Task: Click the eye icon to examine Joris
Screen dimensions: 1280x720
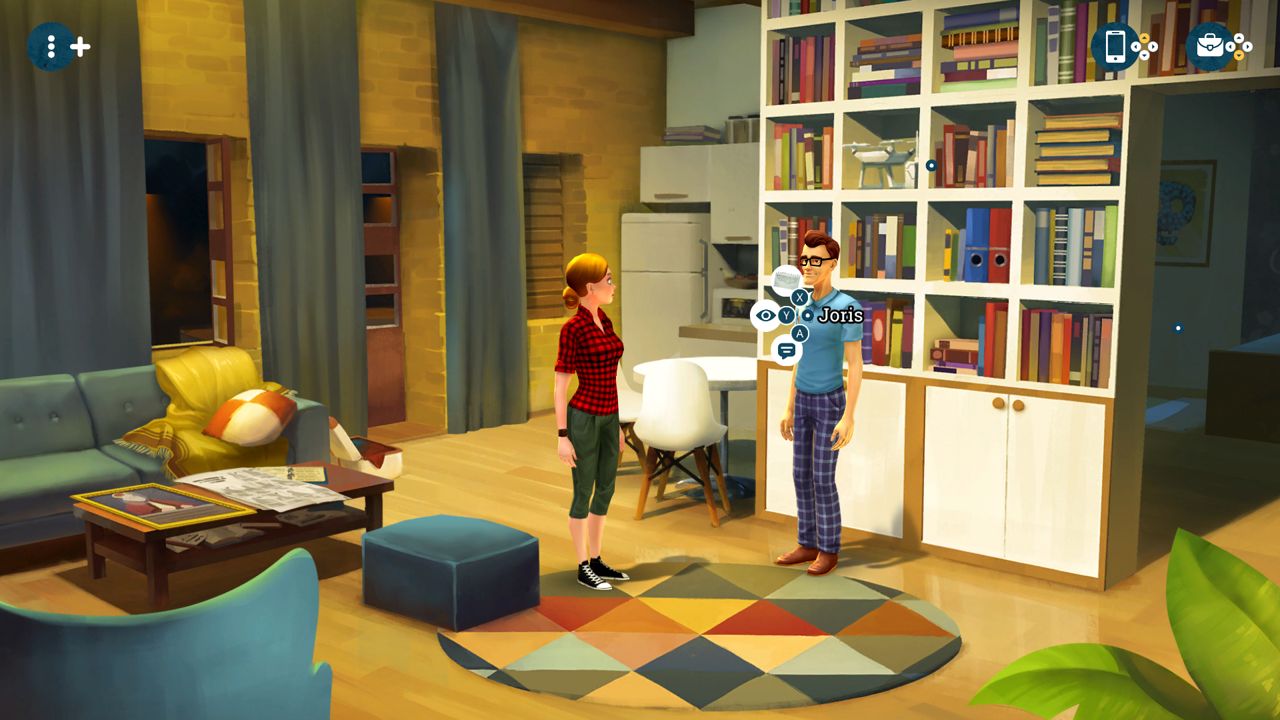Action: (x=763, y=315)
